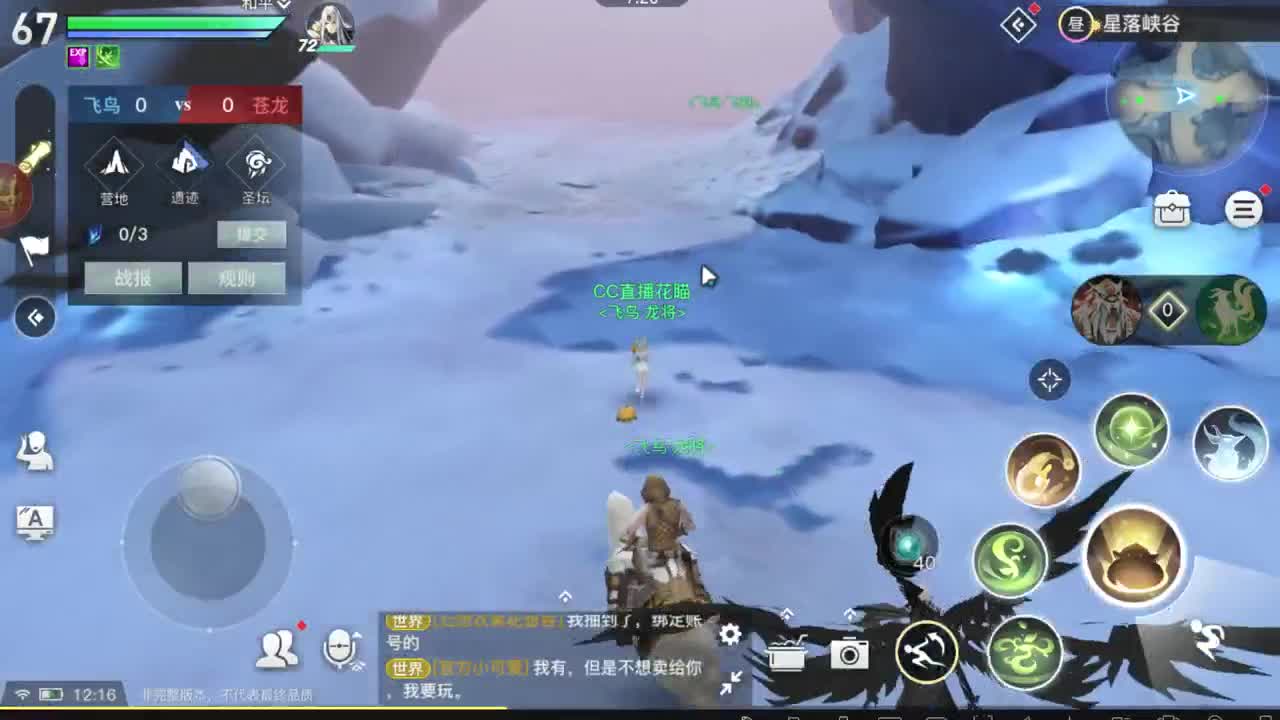1280x720 pixels.
Task: Switch to the 世界 chat channel
Action: [x=406, y=621]
